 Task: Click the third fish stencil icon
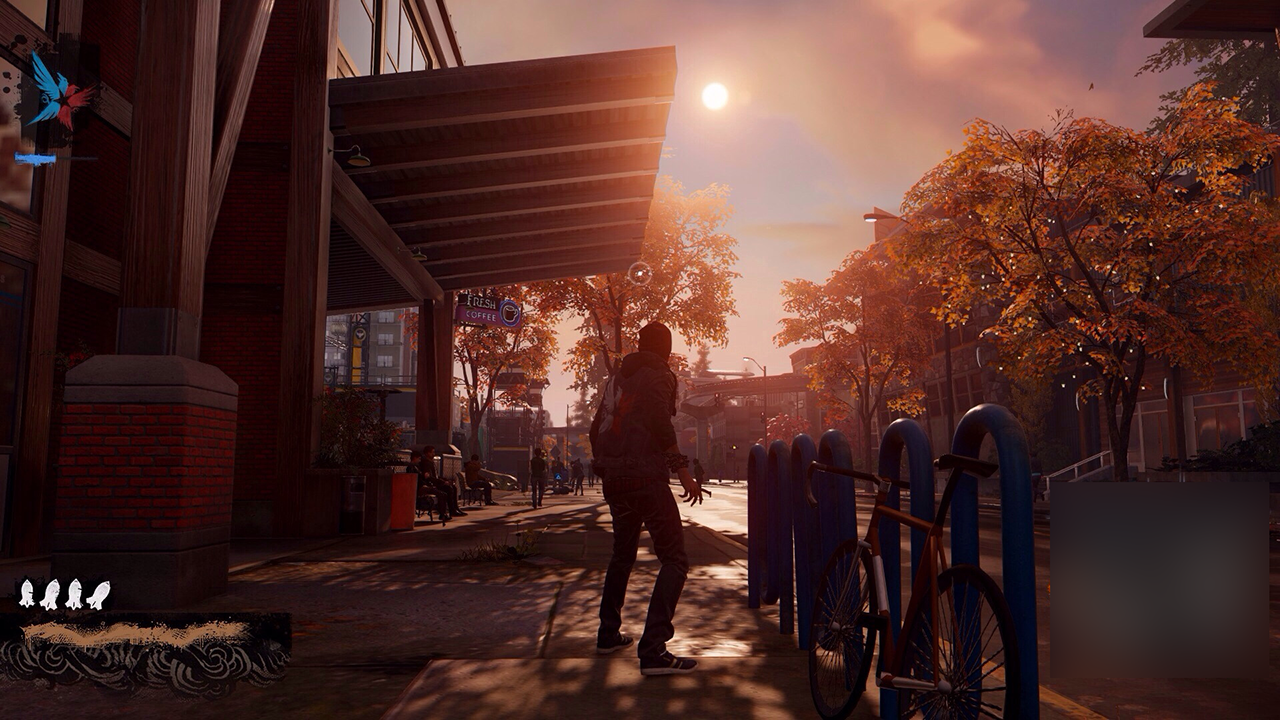point(74,593)
